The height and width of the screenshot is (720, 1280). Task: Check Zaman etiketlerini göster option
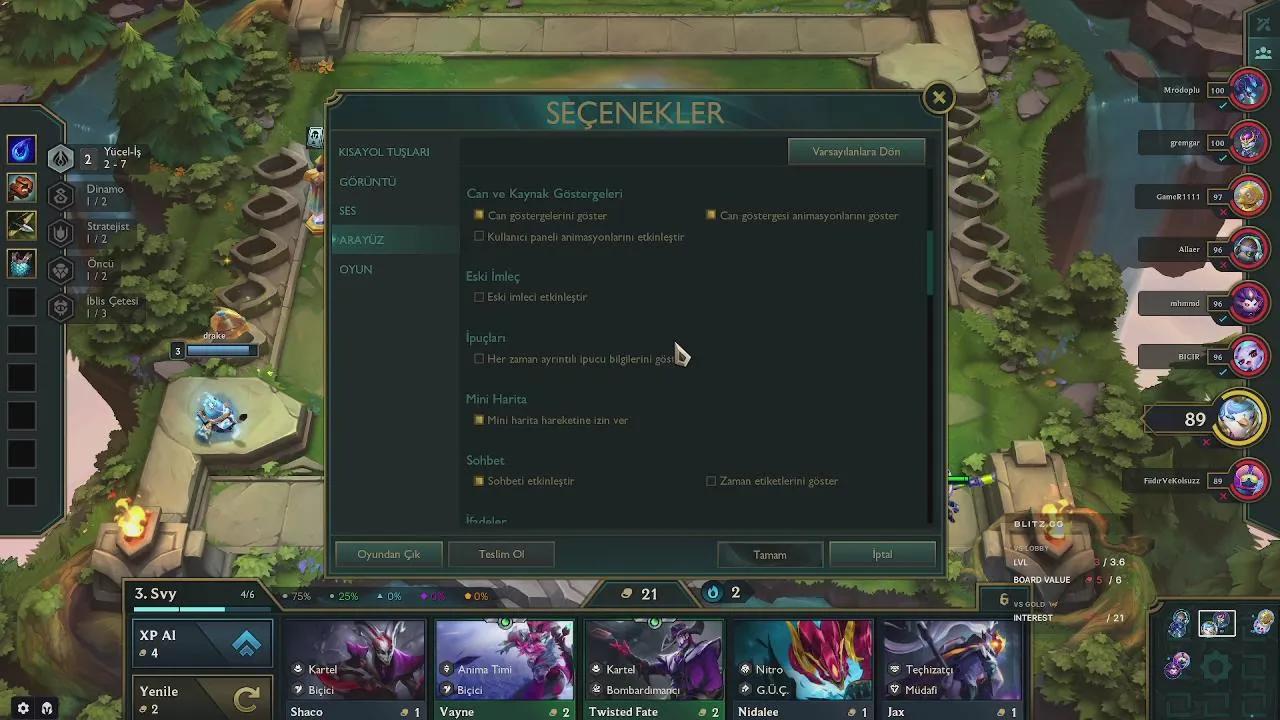(x=711, y=481)
